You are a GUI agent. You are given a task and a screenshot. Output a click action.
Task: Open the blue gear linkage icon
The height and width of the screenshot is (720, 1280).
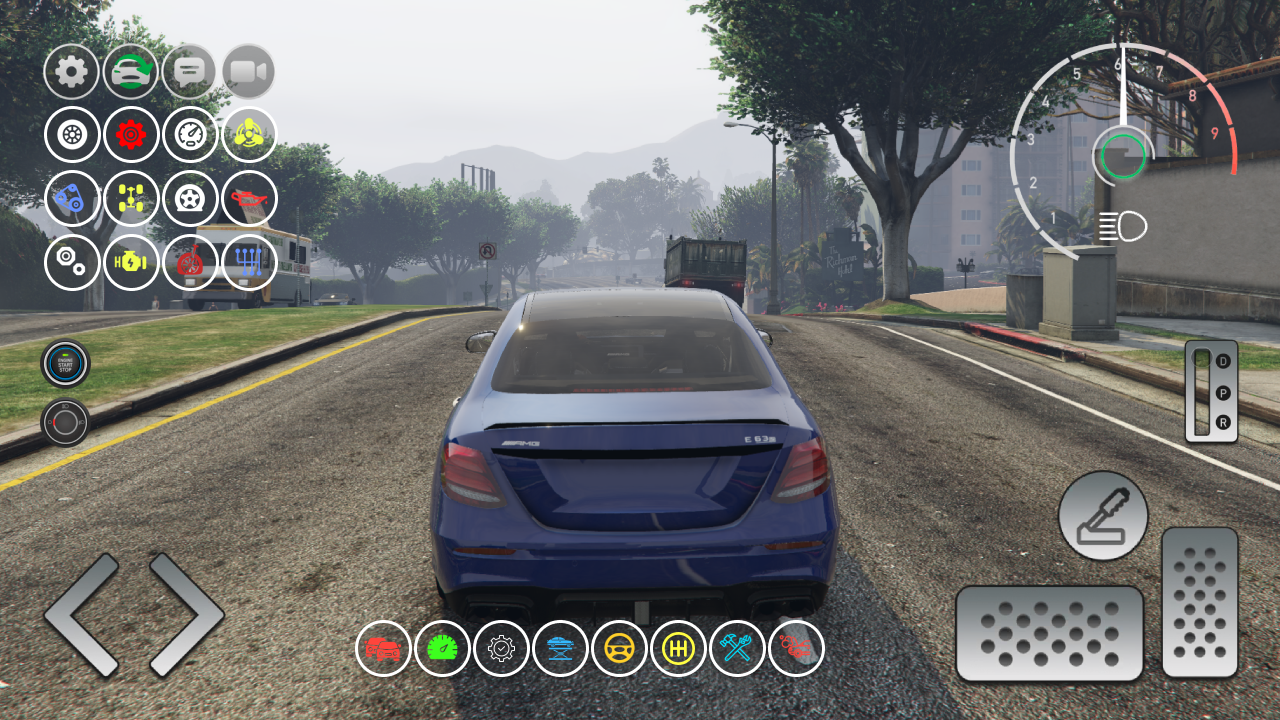coord(249,263)
